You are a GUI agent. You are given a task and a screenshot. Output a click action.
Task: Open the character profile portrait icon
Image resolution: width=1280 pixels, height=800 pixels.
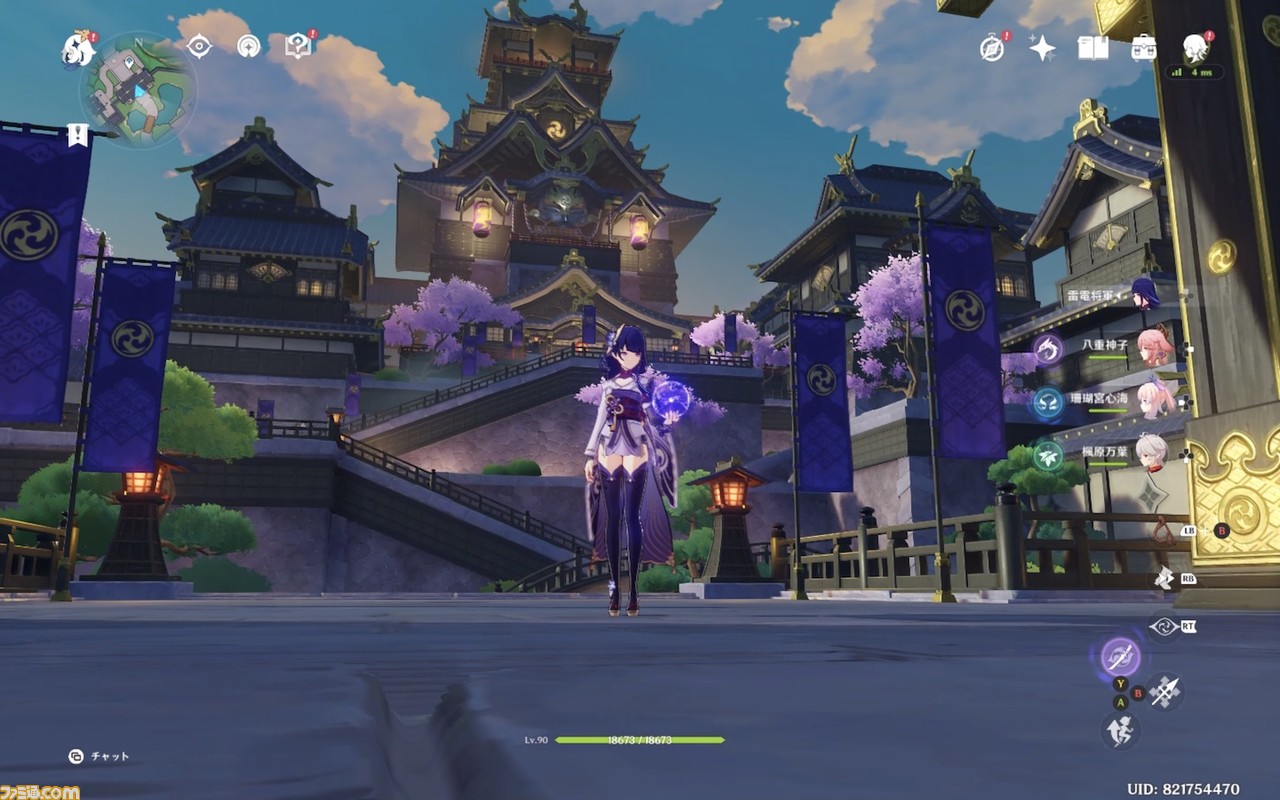1195,46
